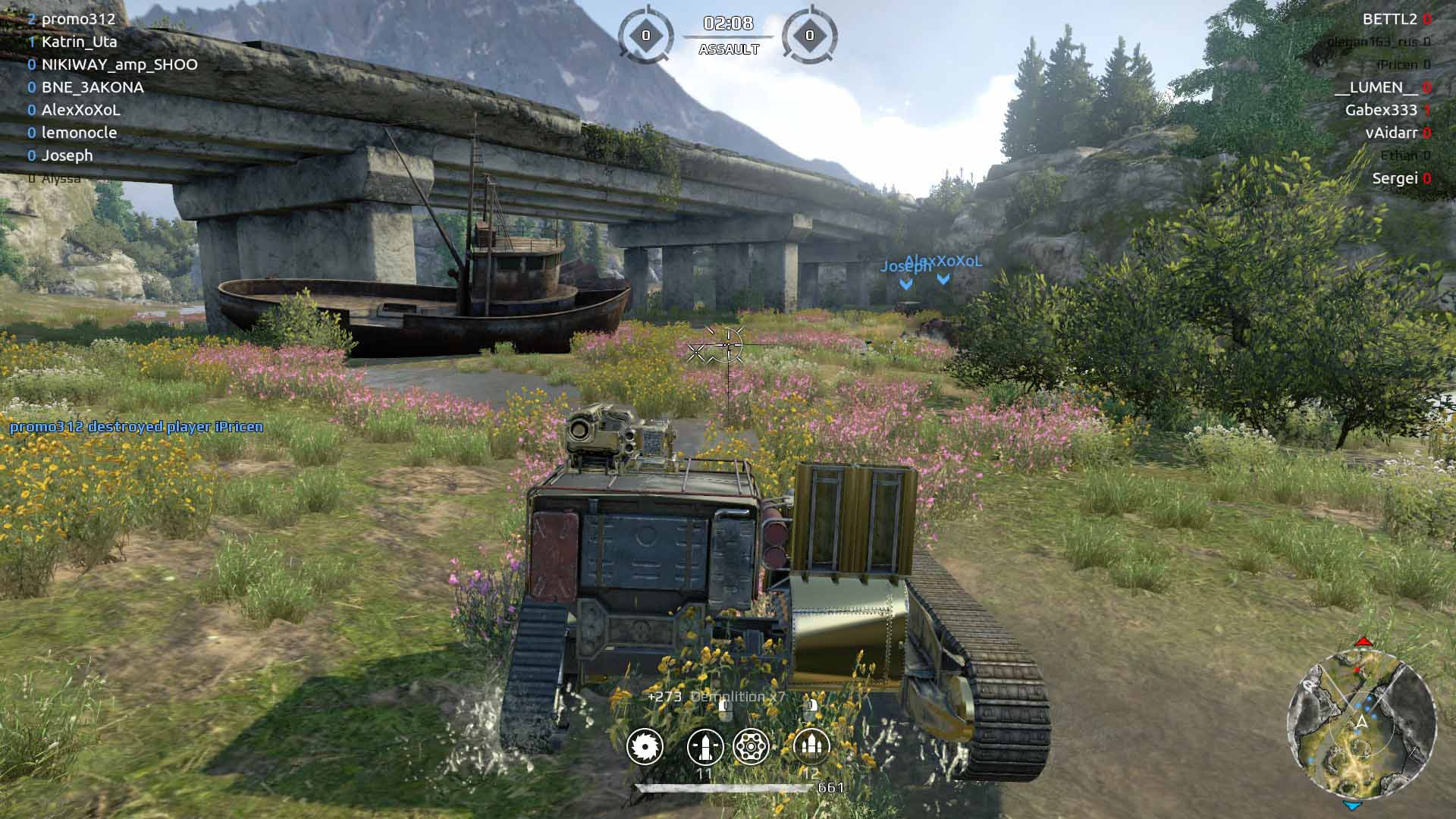The height and width of the screenshot is (819, 1456).
Task: Select player promo312 in the team list
Action: coord(78,19)
